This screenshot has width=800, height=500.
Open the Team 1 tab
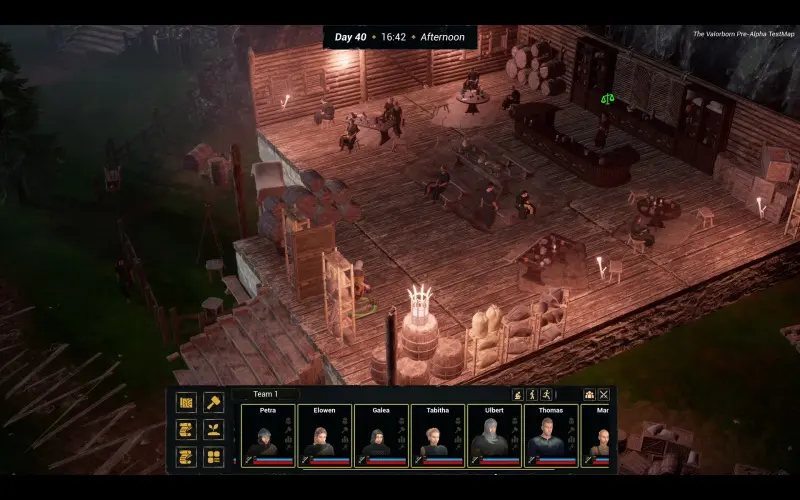[x=266, y=394]
